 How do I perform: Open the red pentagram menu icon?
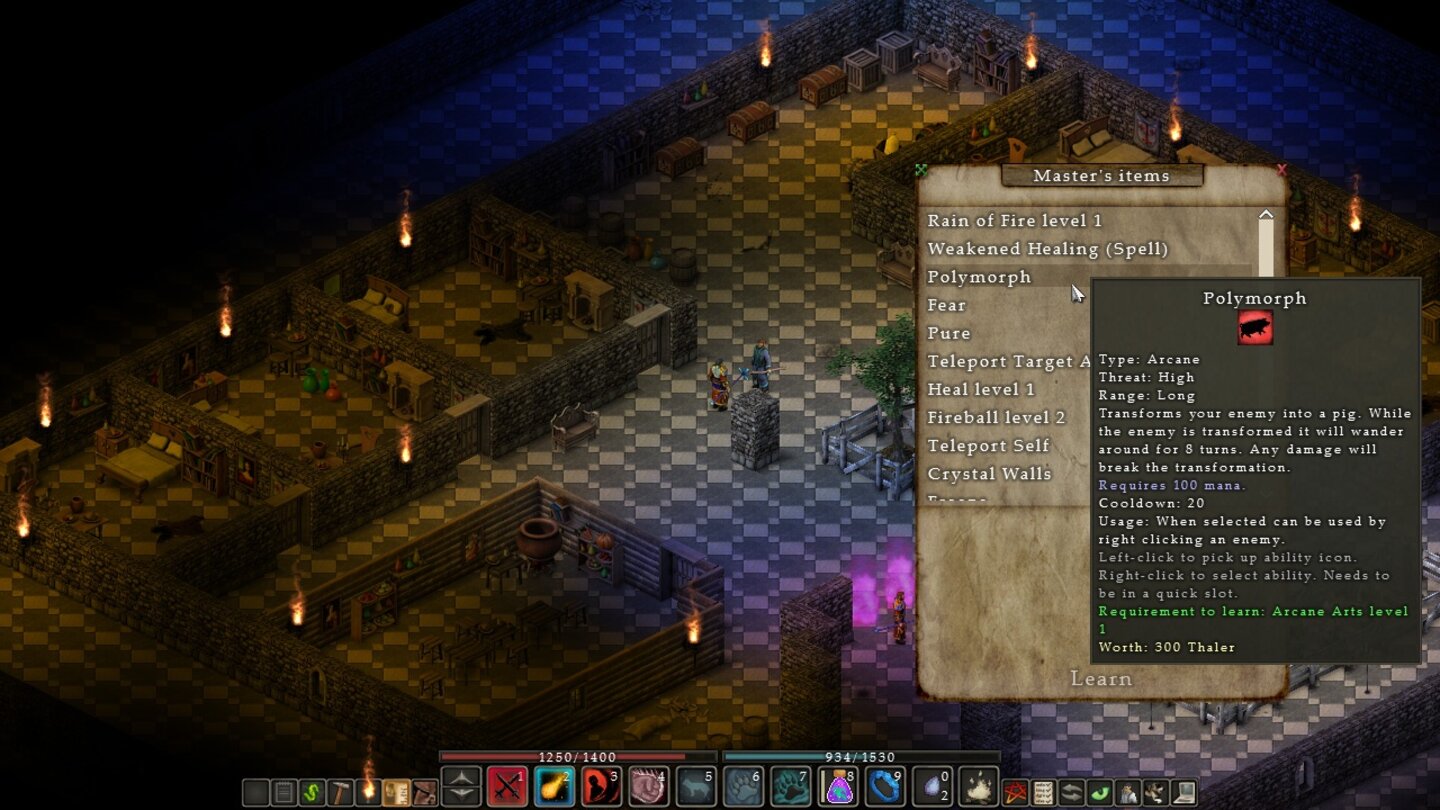tap(1015, 793)
